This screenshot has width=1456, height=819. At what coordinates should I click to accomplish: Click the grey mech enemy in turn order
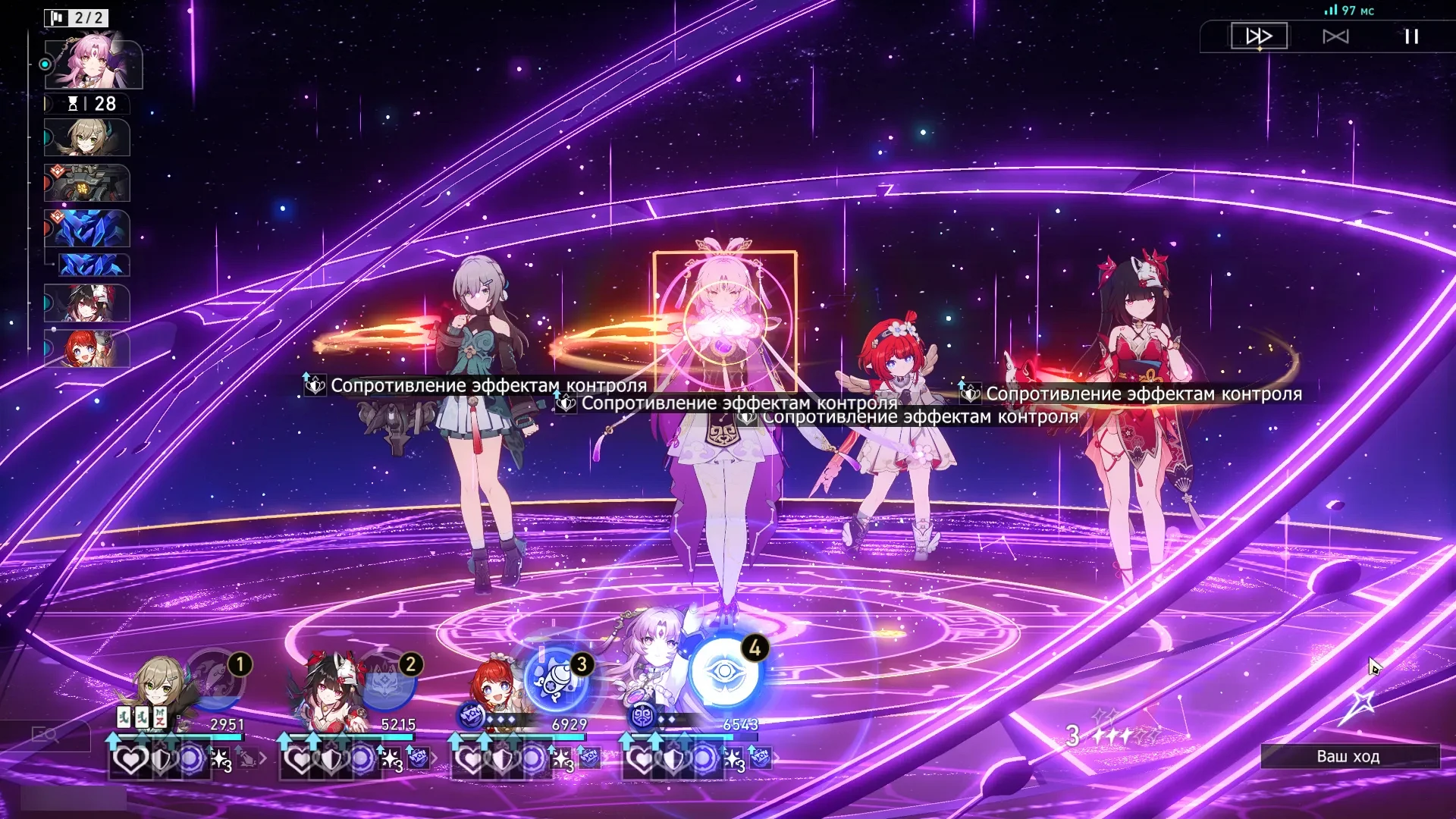tap(87, 183)
